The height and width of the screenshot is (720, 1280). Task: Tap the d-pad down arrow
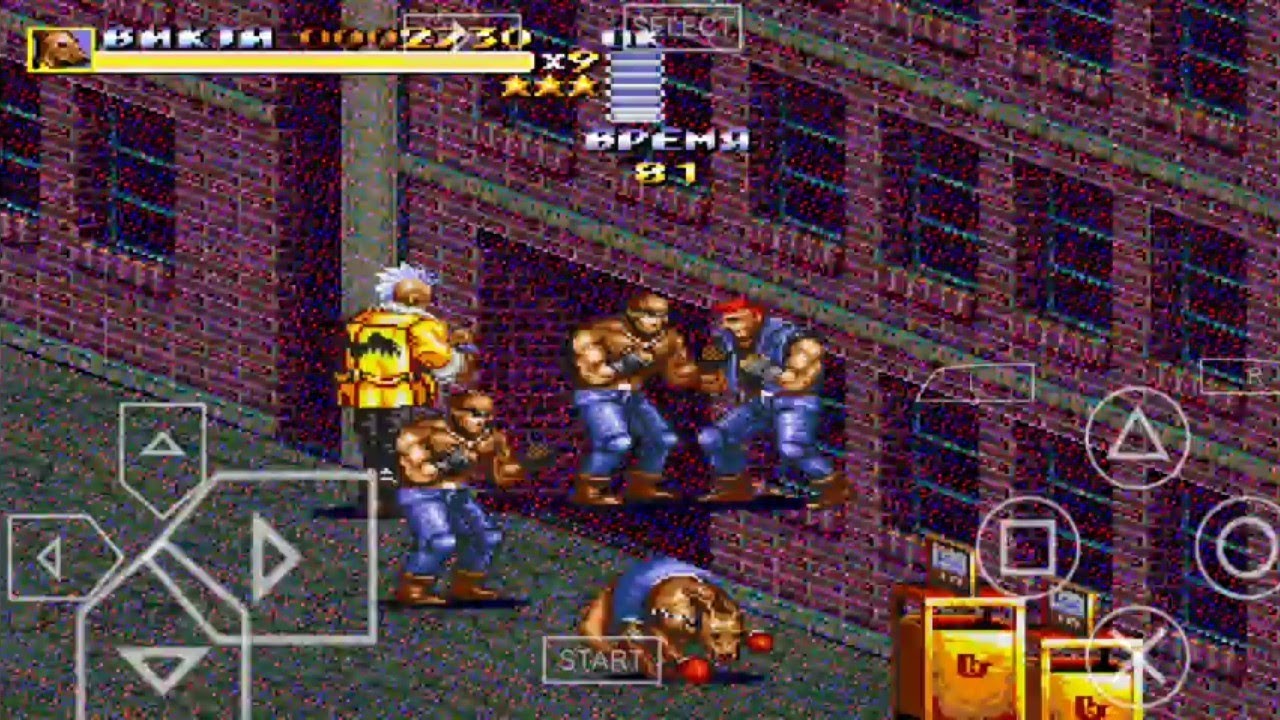162,662
